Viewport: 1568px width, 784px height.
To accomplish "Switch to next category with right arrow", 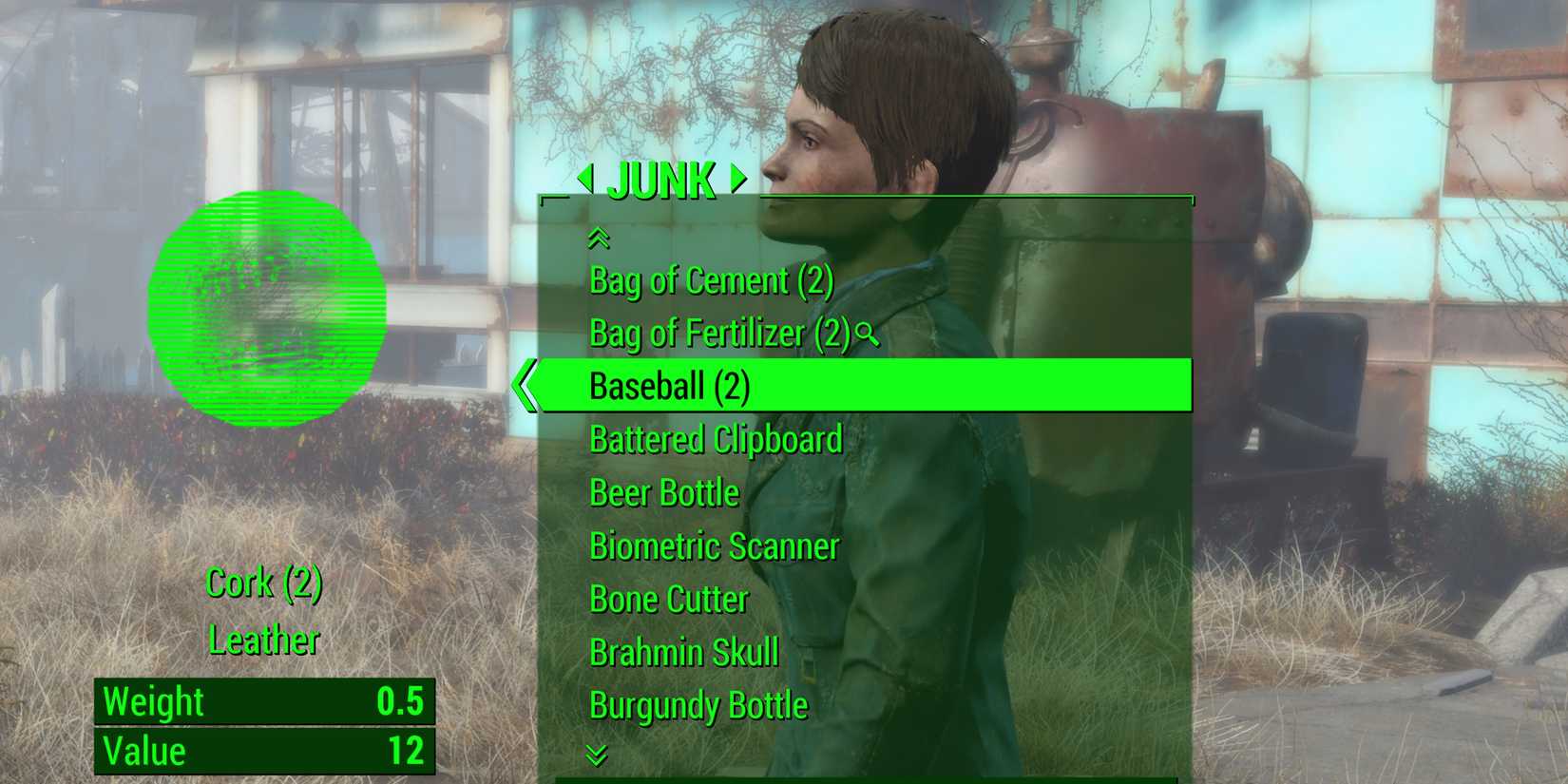I will point(734,180).
